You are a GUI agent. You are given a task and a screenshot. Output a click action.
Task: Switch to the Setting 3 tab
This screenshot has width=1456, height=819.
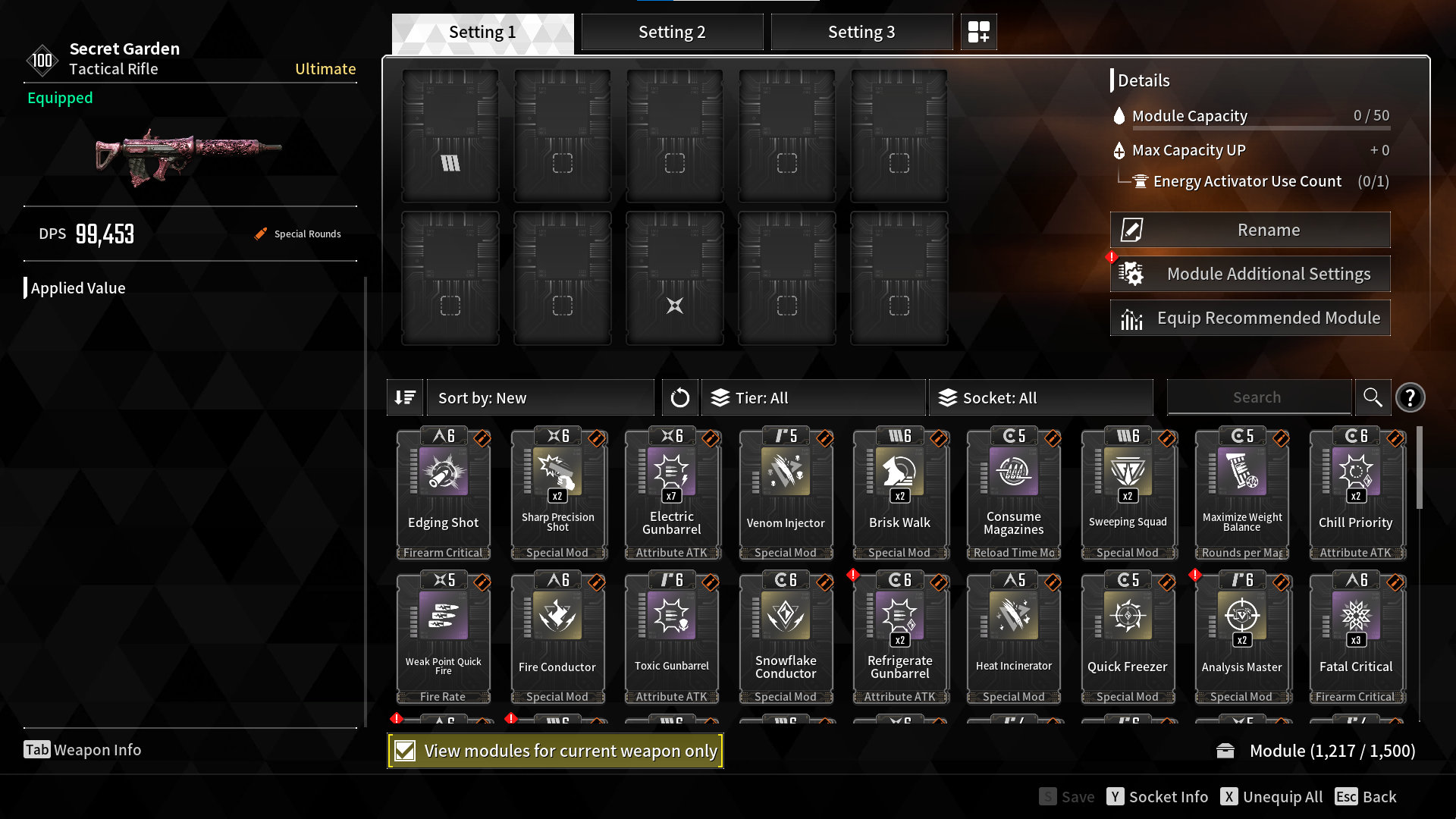tap(861, 32)
